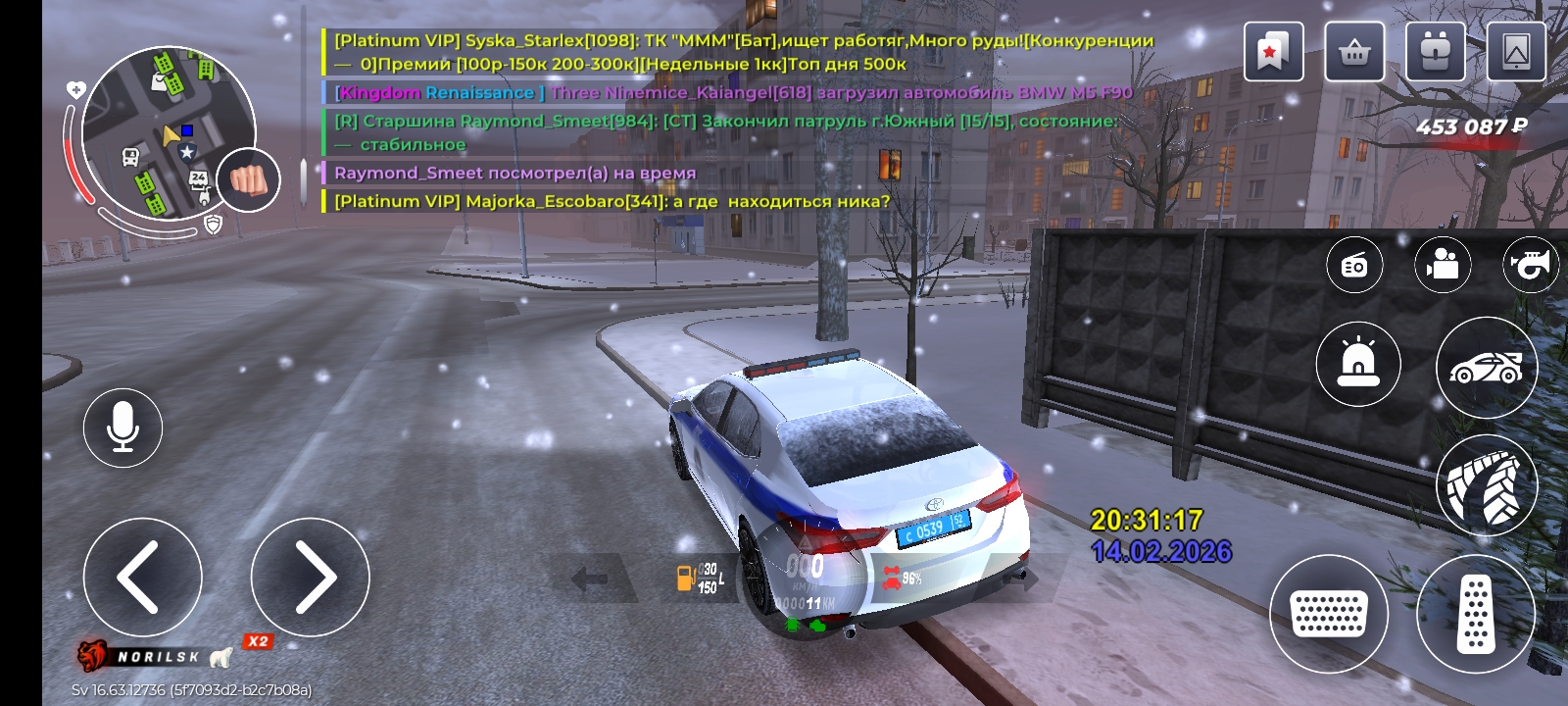The width and height of the screenshot is (1568, 706).
Task: Toggle the microphone voice chat button
Action: 122,428
